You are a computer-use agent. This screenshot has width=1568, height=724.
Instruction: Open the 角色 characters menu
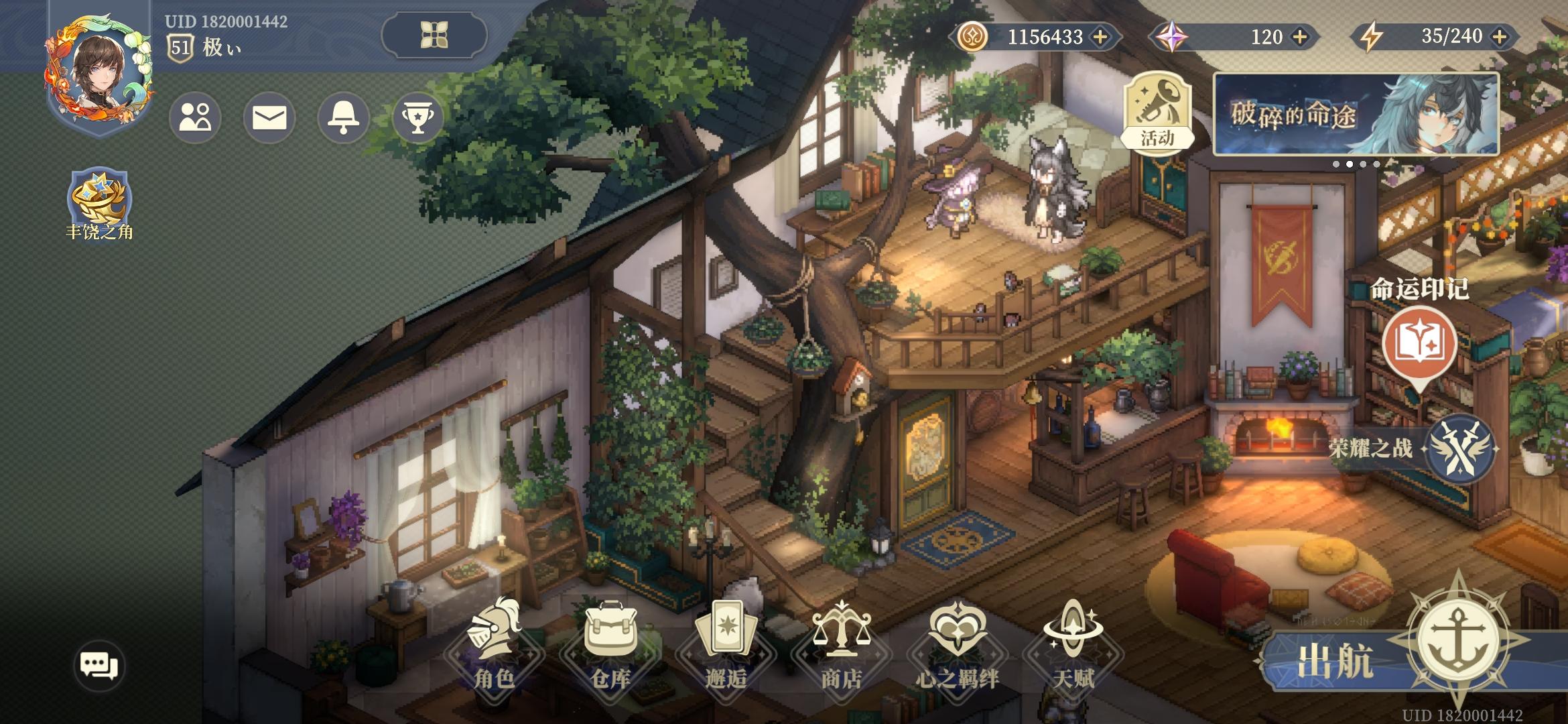[x=494, y=647]
